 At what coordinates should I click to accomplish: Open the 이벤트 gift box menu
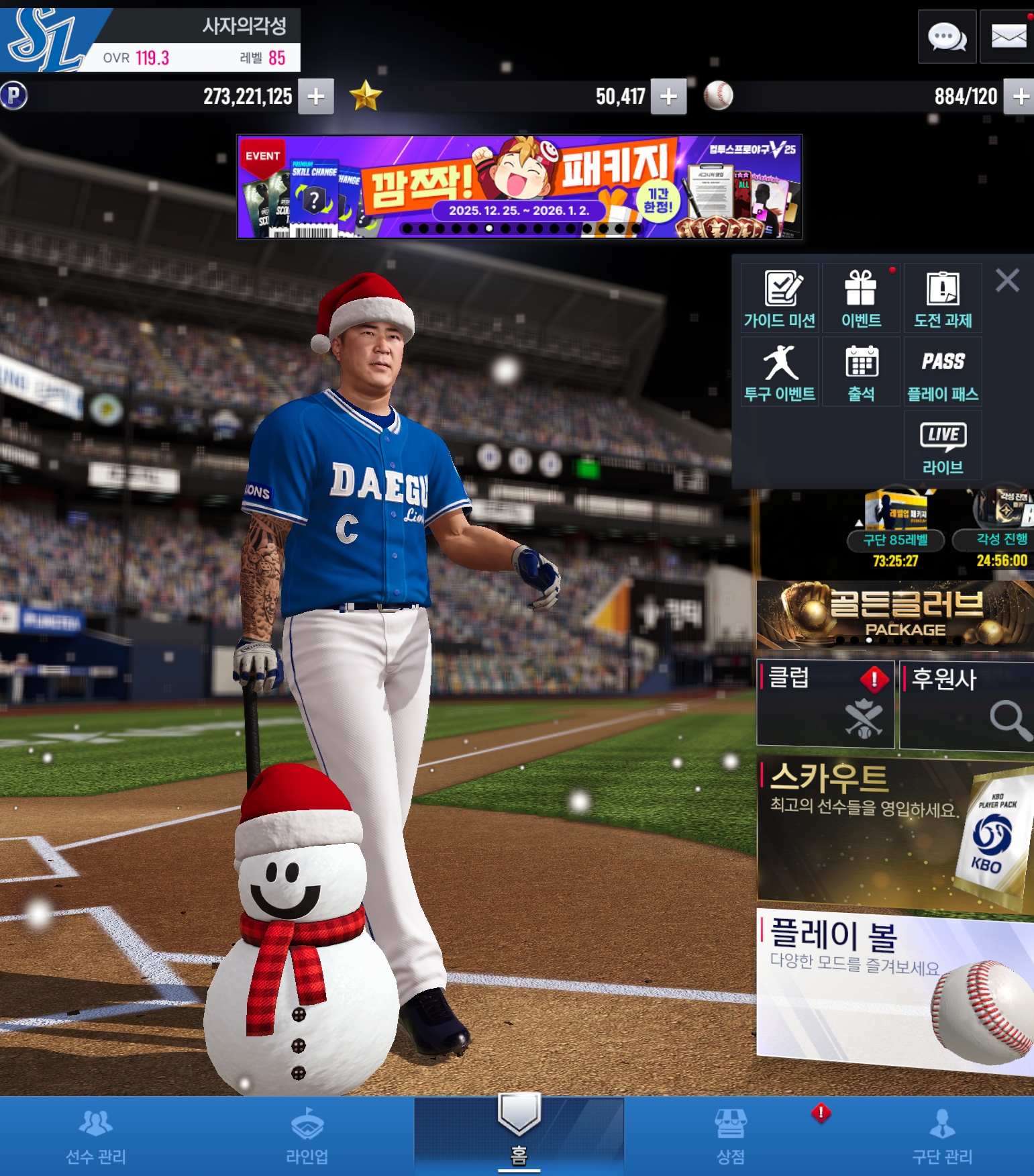pos(861,299)
